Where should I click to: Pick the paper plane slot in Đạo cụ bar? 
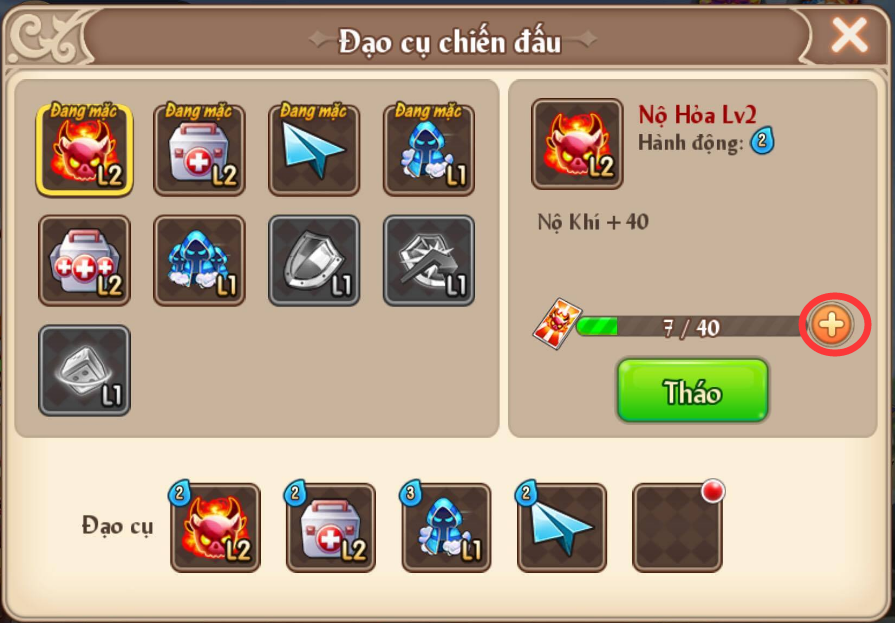561,528
